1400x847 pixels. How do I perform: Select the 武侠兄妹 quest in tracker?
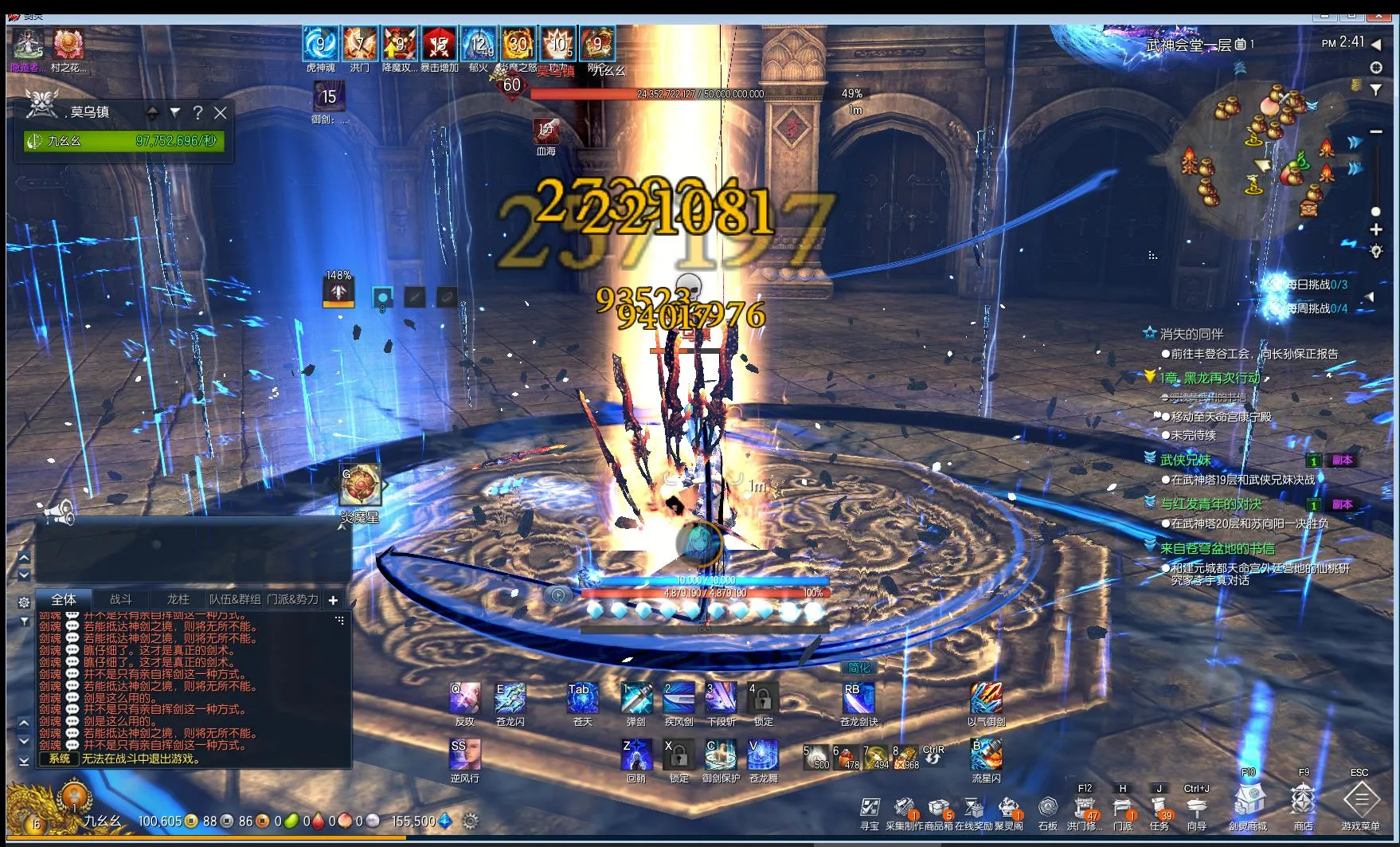[1185, 460]
